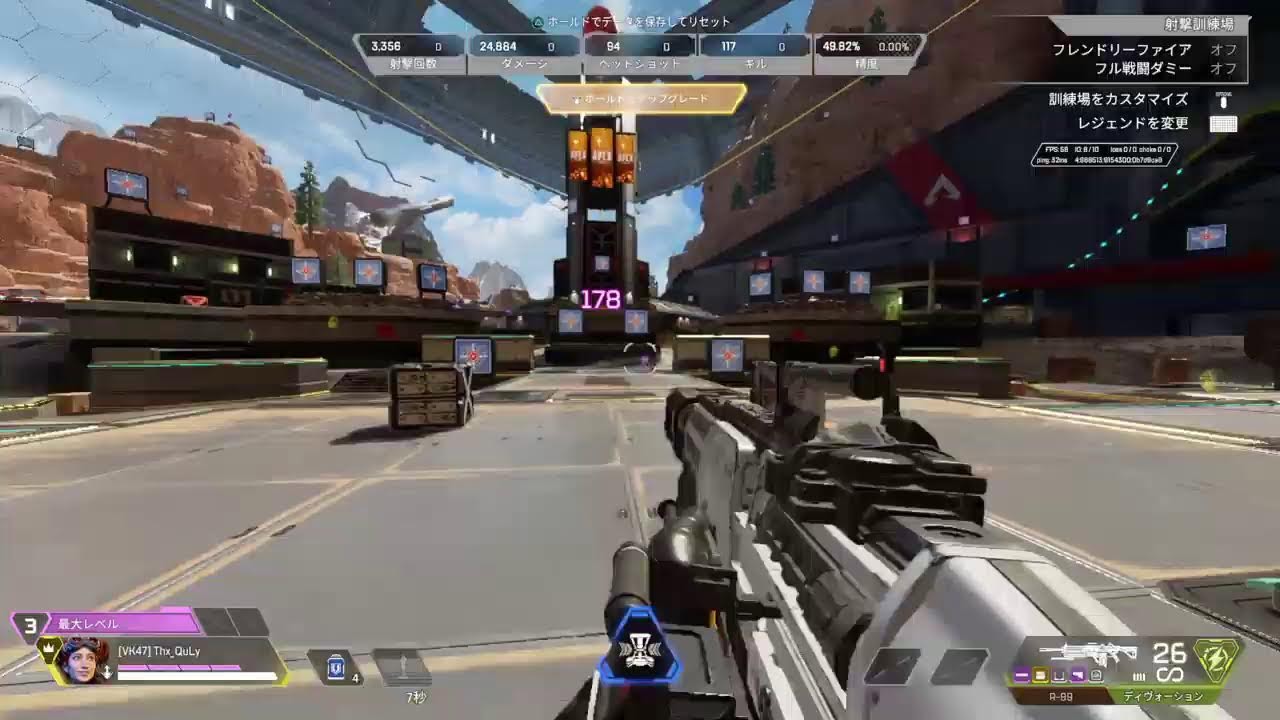
Task: Toggle the フレンドリーファイア setting
Action: point(1121,49)
